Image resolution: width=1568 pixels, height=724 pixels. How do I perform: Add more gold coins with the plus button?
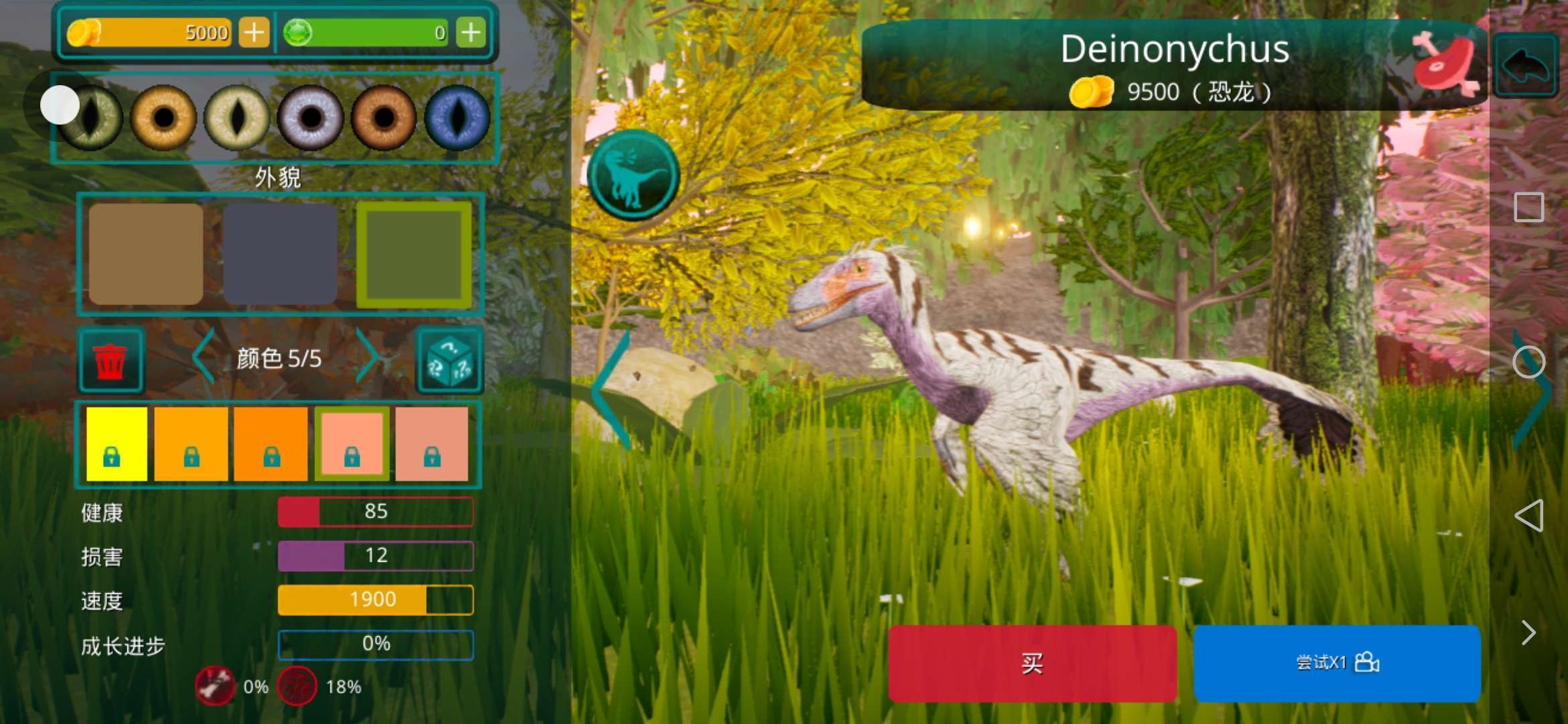pyautogui.click(x=254, y=32)
